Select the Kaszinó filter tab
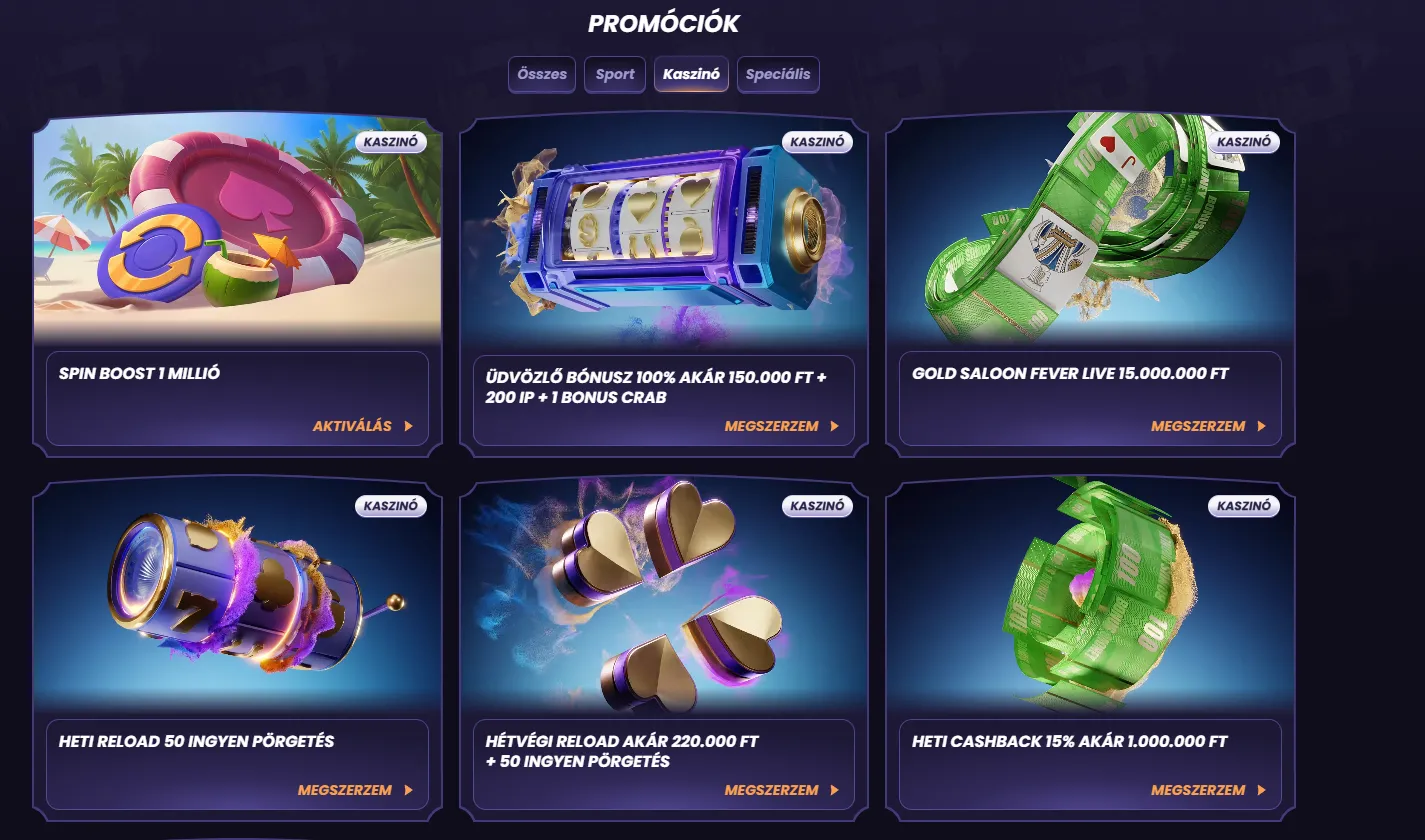The height and width of the screenshot is (840, 1425). (x=691, y=74)
